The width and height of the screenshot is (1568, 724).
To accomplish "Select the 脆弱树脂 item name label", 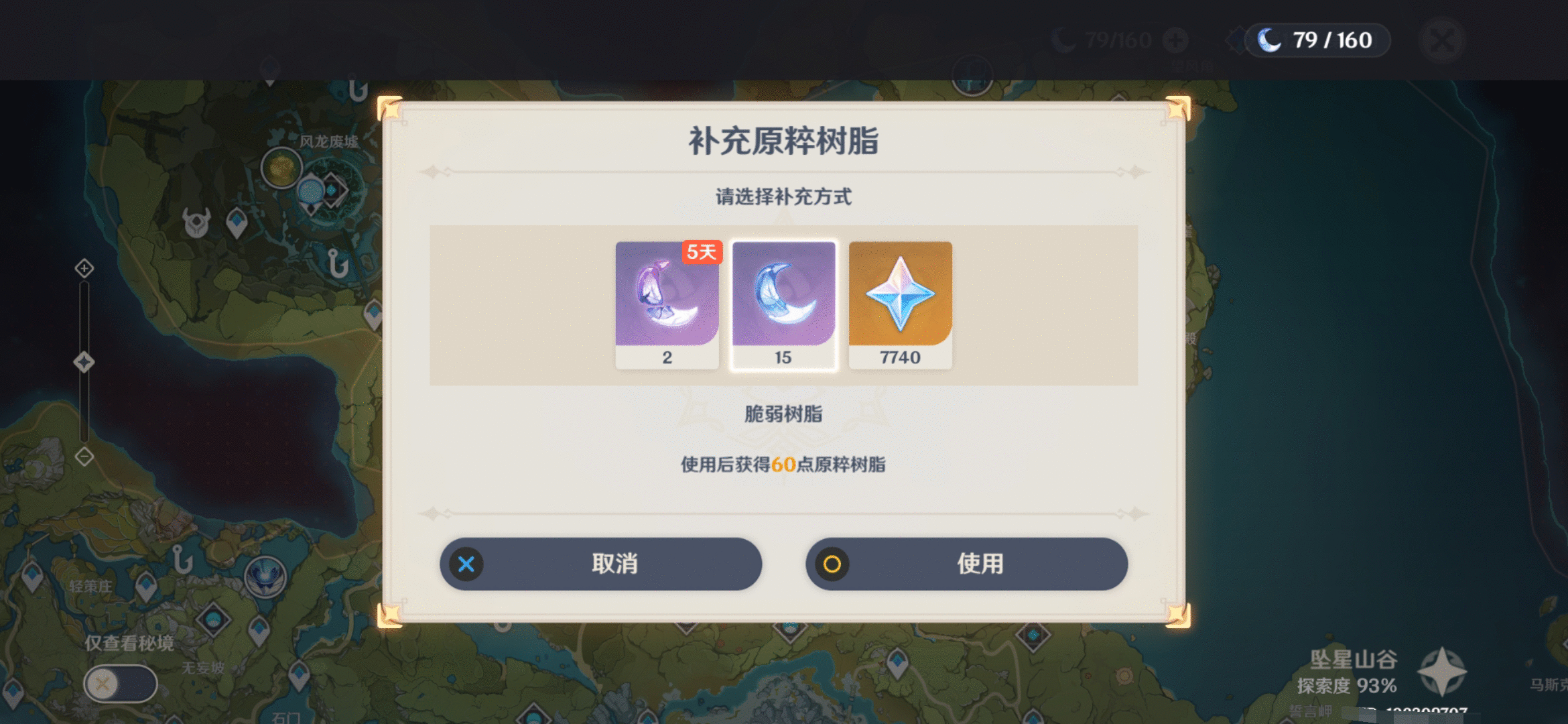I will 783,416.
